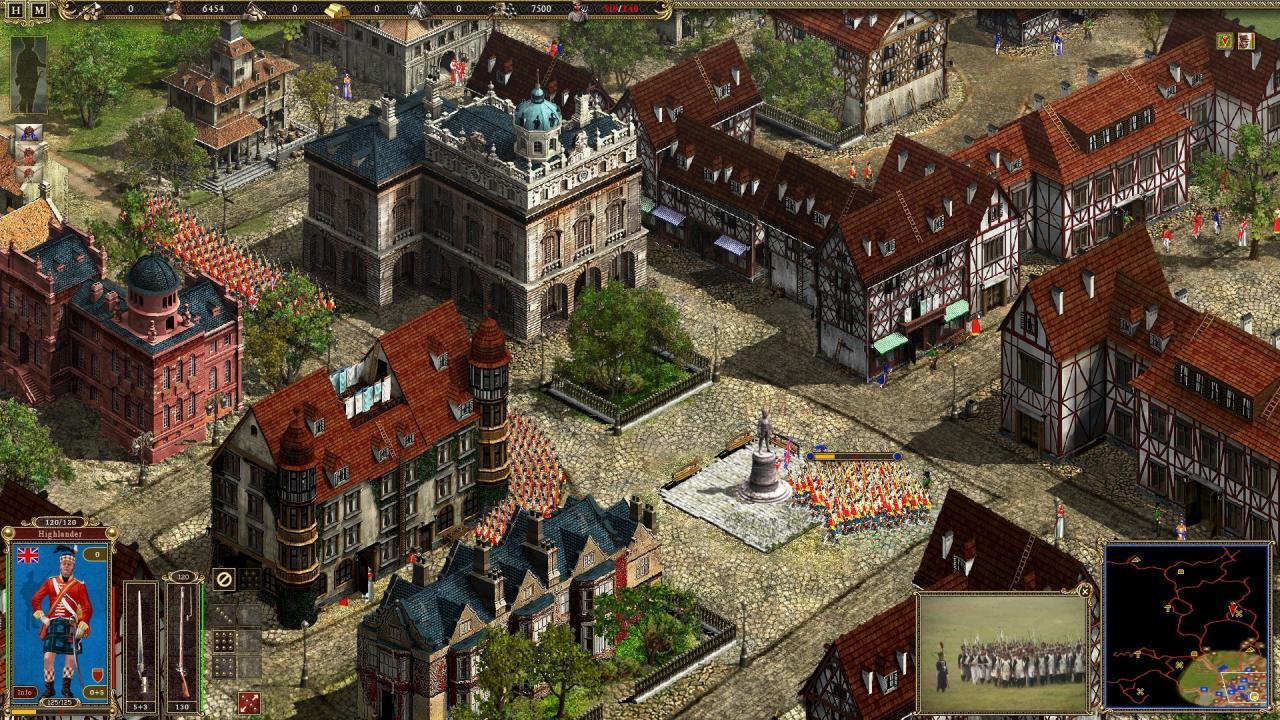Click the gold resource icon in top bar
Screen dimensions: 1280x720
click(x=336, y=9)
